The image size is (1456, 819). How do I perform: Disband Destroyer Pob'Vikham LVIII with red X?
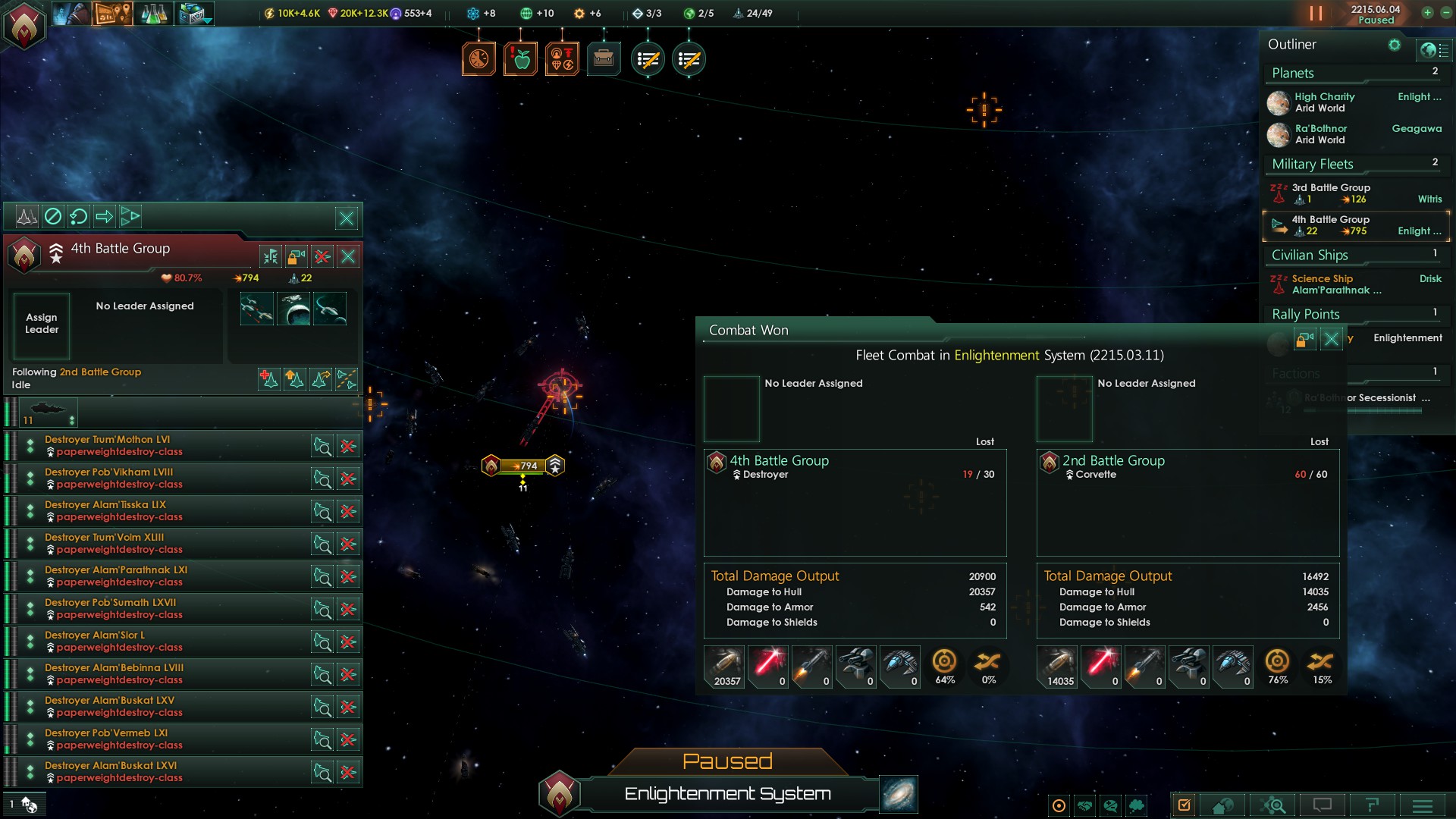click(348, 479)
